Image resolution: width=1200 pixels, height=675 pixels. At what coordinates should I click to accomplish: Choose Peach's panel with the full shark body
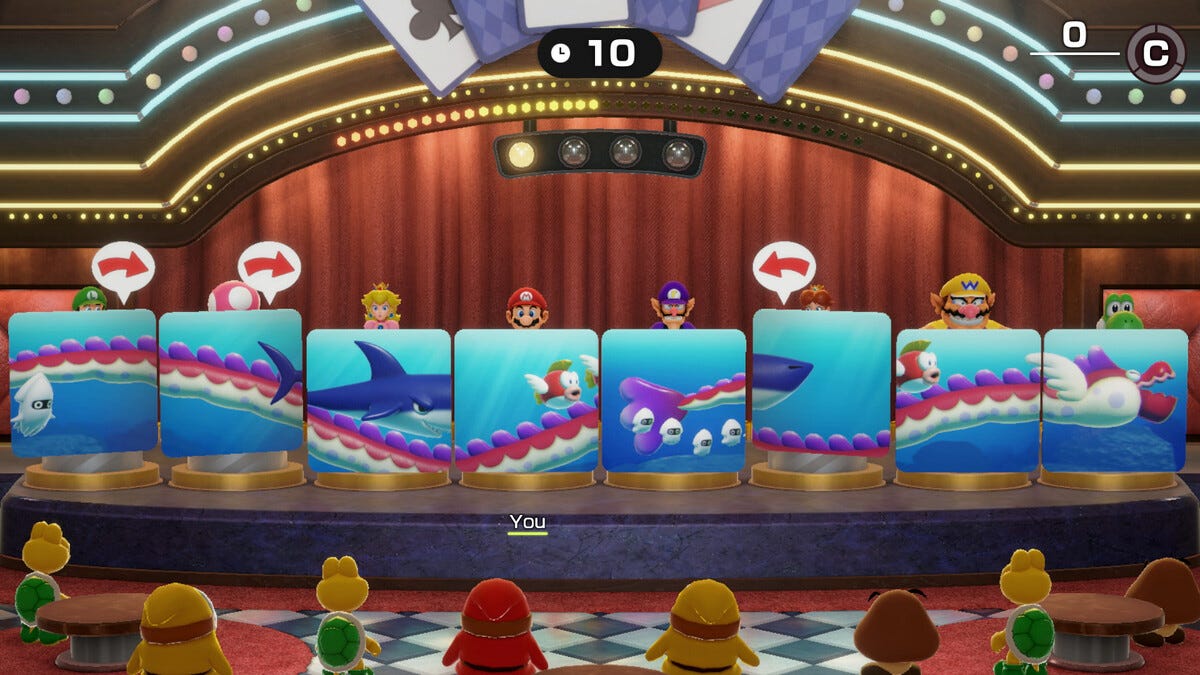point(379,400)
